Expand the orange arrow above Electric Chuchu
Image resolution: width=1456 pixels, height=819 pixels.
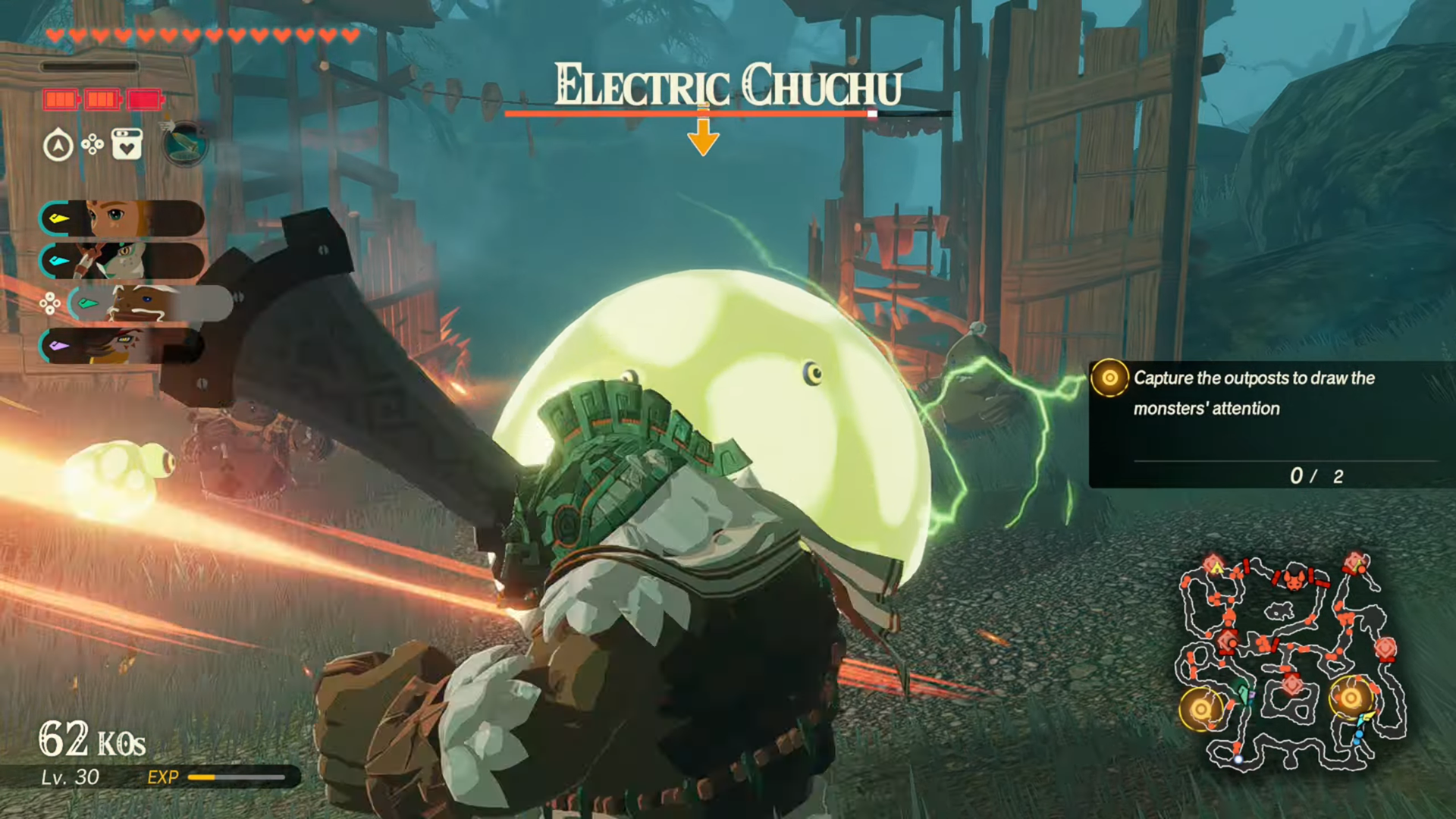[704, 134]
